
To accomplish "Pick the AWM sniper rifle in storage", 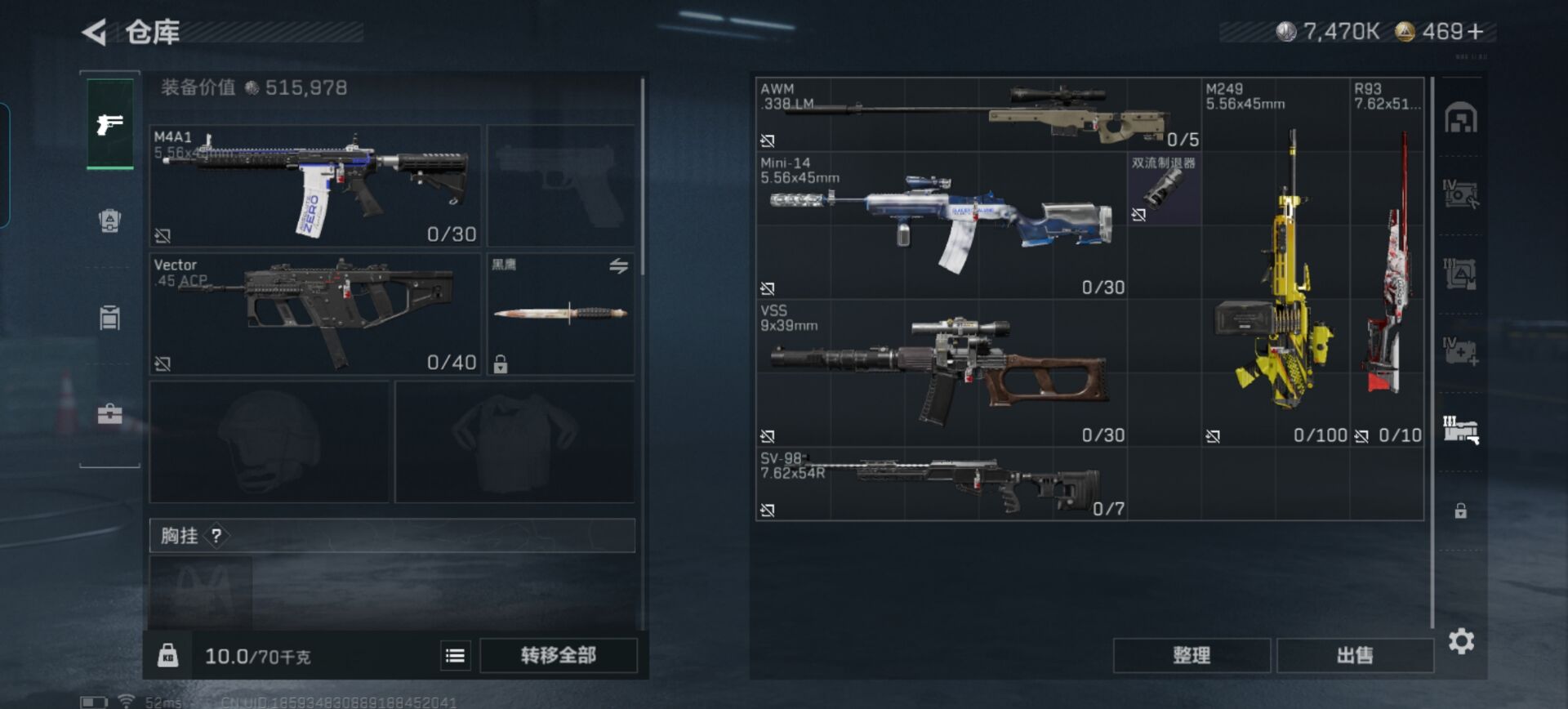I will click(x=978, y=114).
